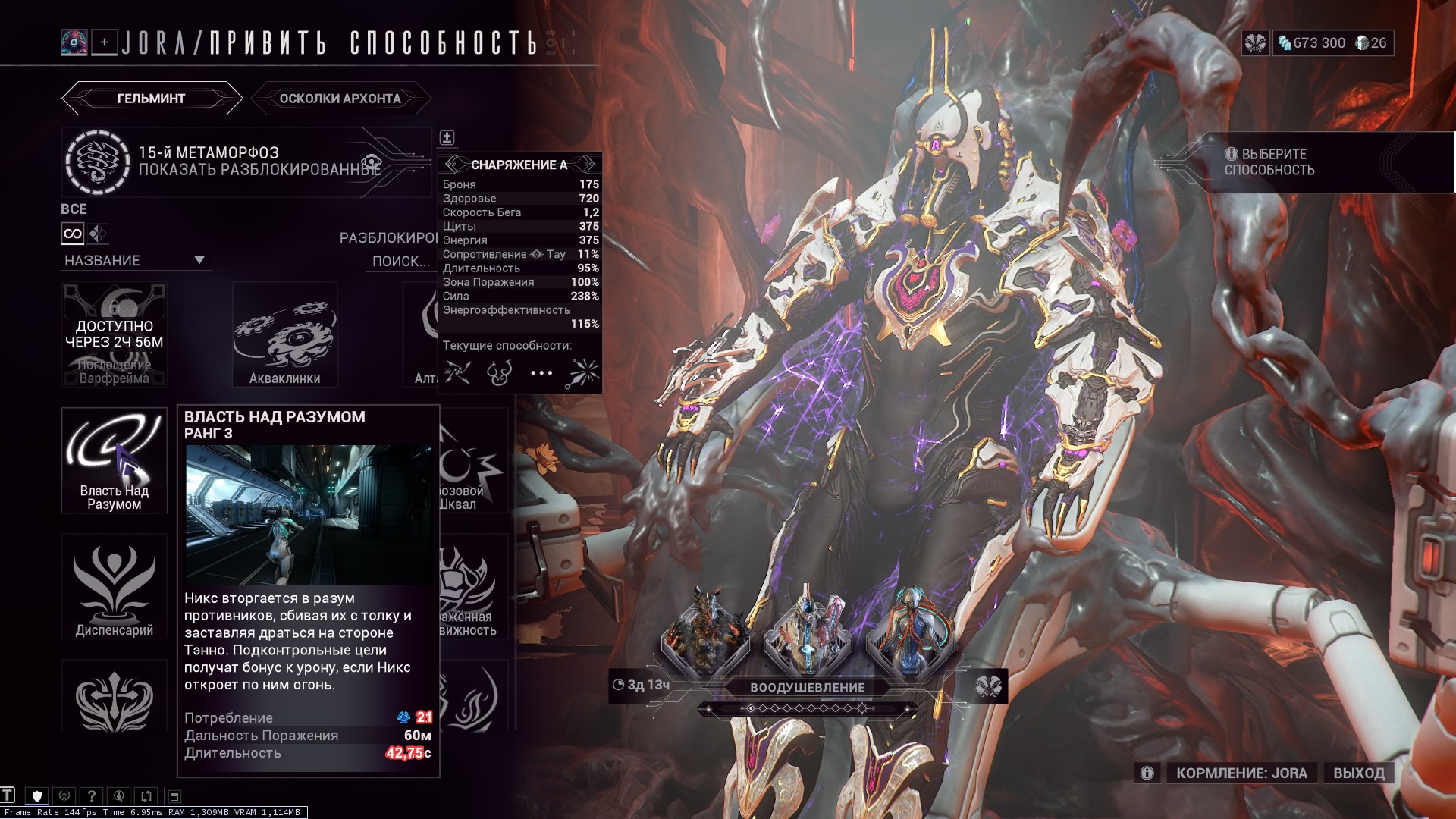Open the Осколки Архонта tab

click(340, 99)
